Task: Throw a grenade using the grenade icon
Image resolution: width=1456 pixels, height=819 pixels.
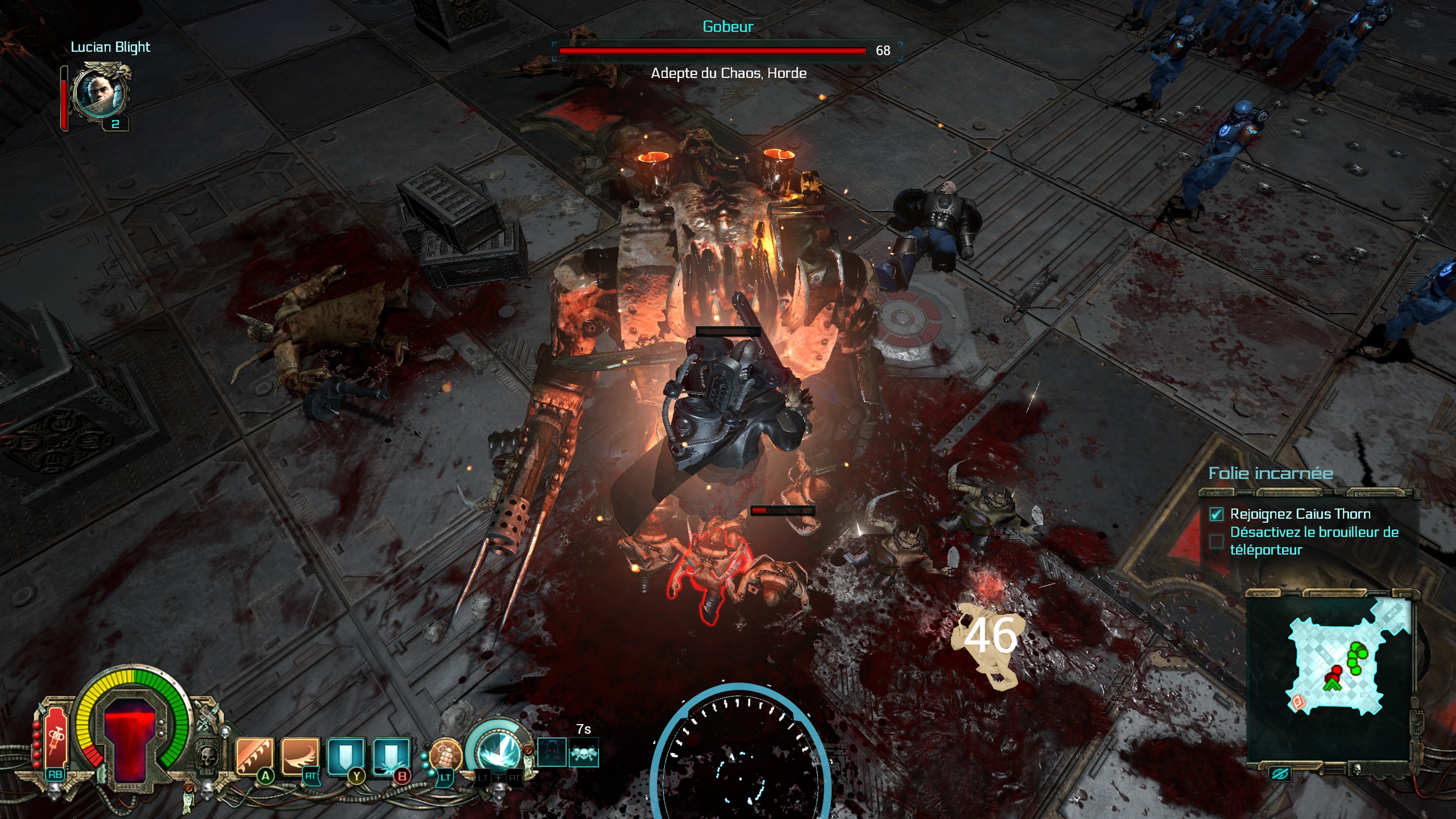Action: pos(446,756)
